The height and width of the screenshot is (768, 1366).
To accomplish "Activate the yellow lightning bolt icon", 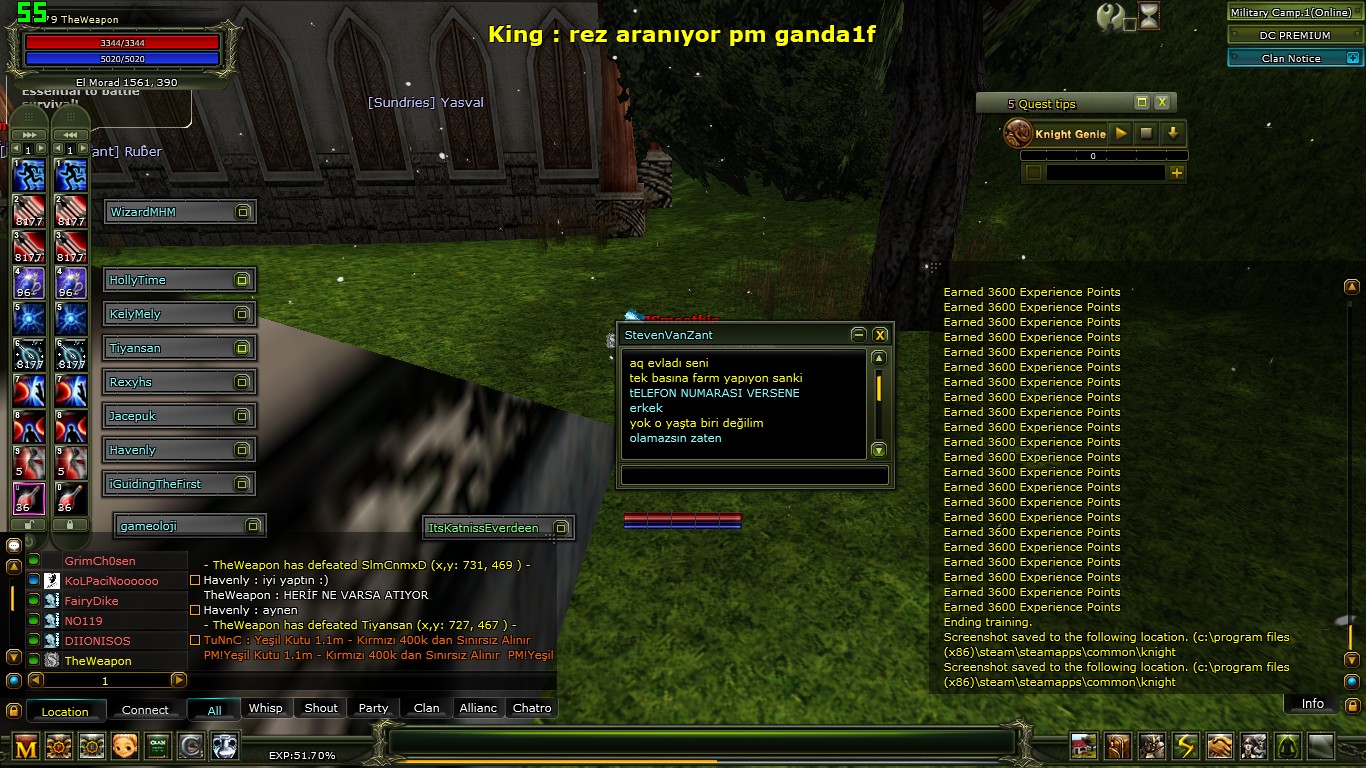I will pyautogui.click(x=1185, y=746).
